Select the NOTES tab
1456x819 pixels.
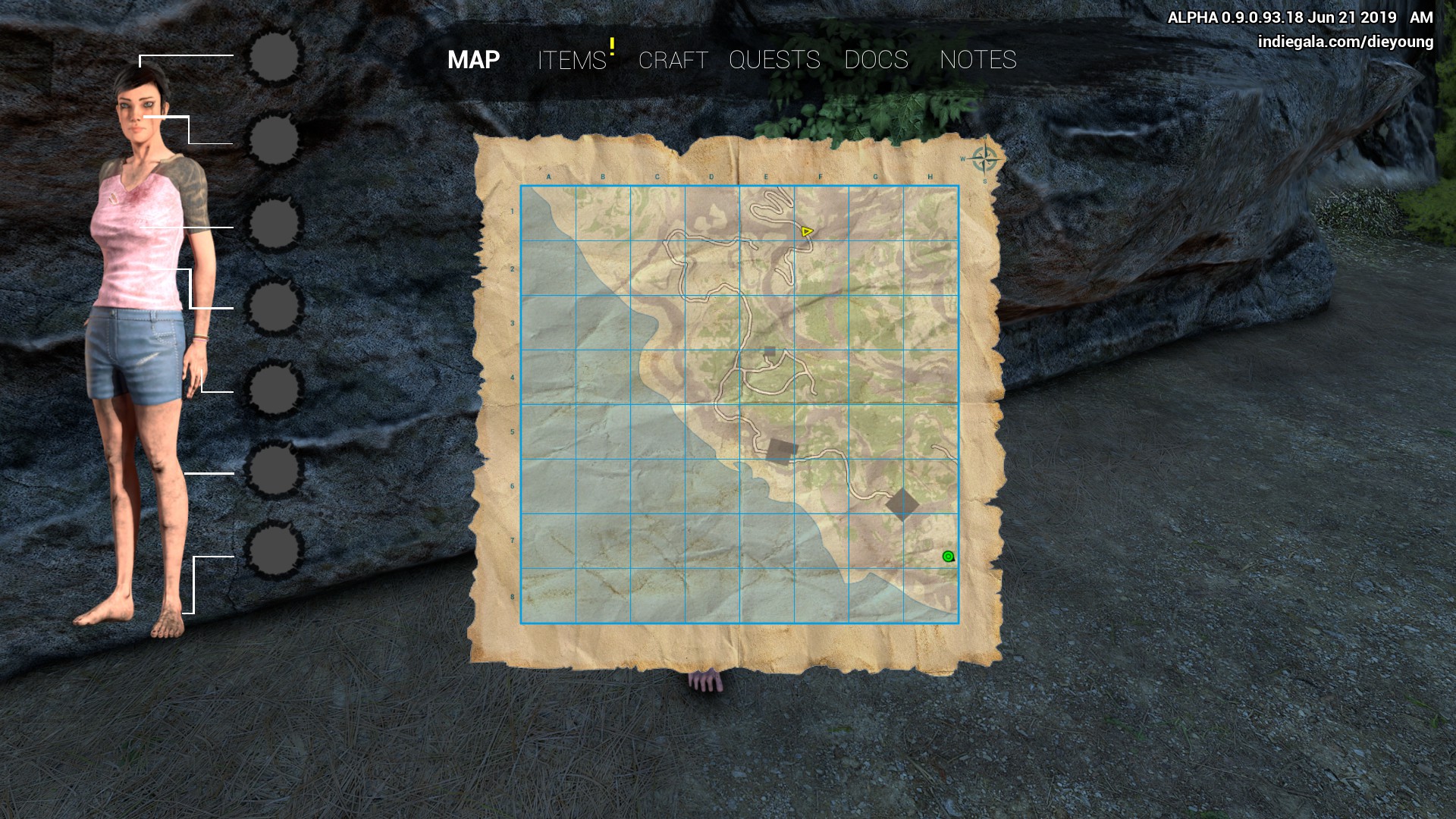[977, 60]
